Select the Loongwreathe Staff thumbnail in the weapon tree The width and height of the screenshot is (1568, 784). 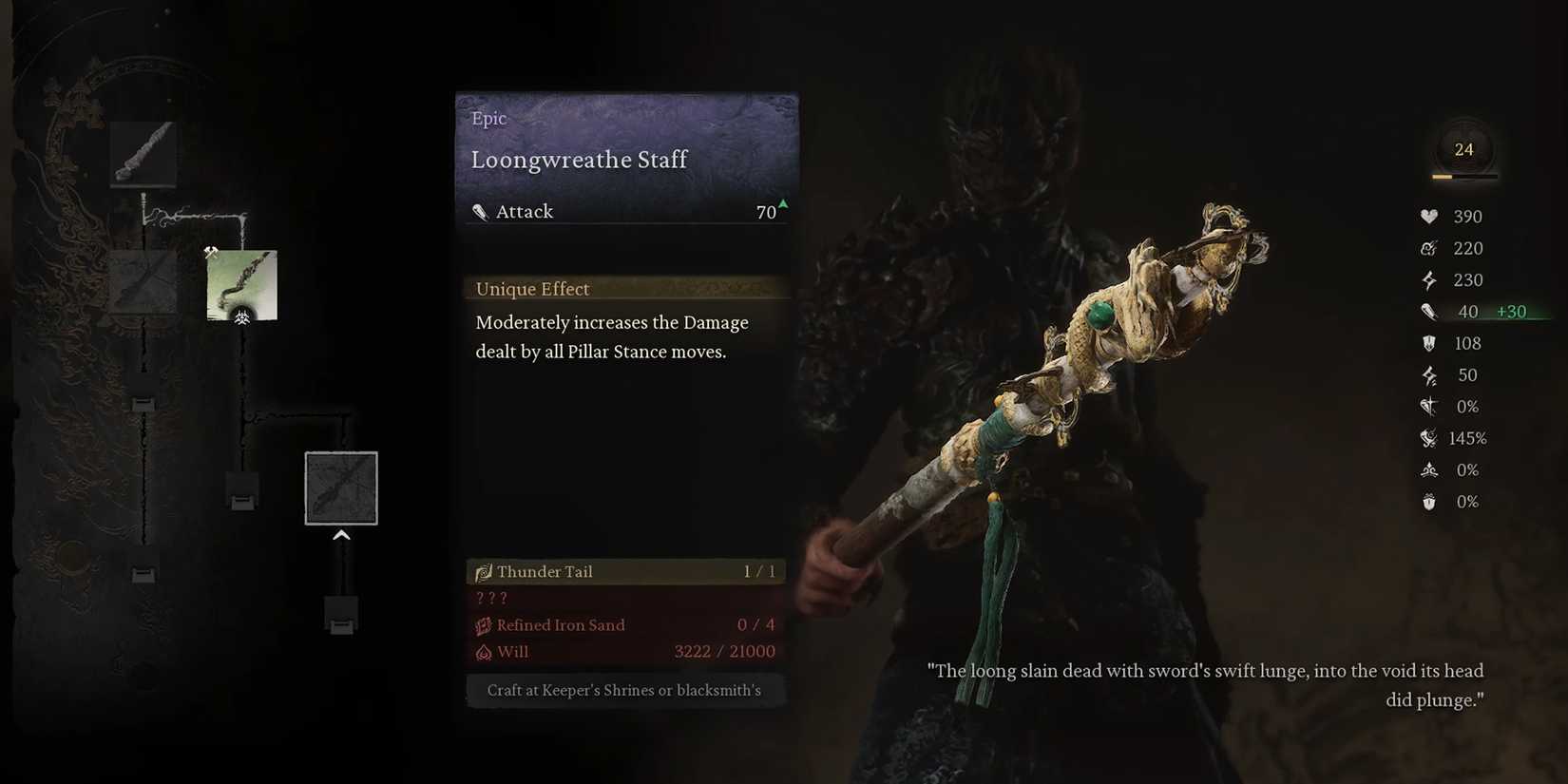point(242,285)
